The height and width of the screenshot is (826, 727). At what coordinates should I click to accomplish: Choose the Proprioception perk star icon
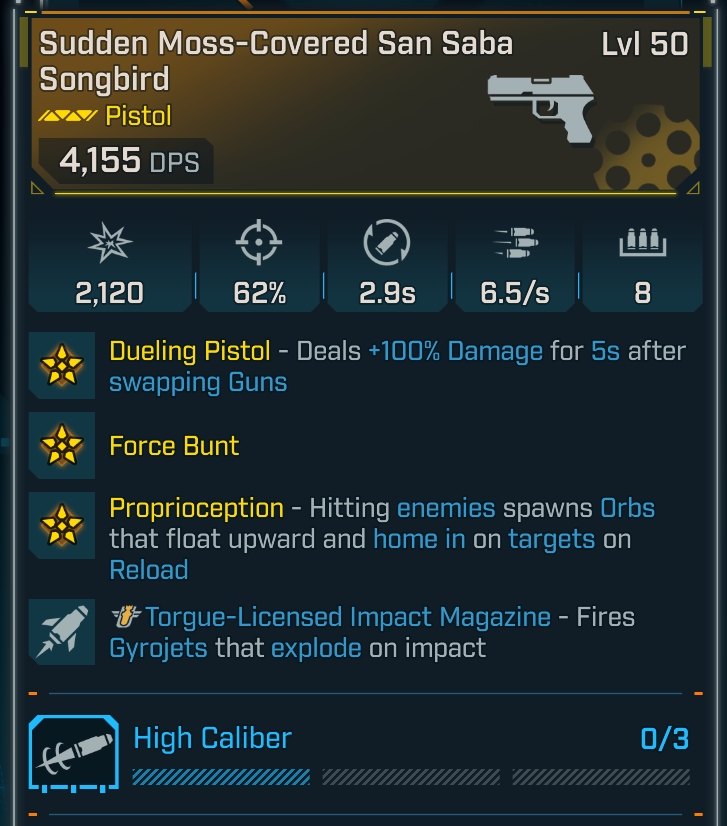[62, 525]
